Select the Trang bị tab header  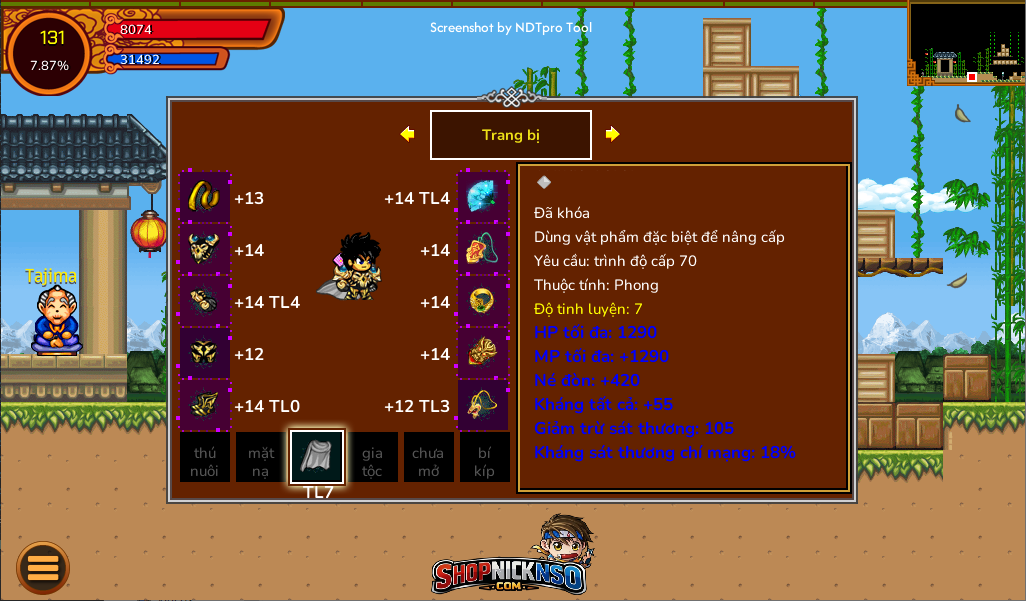tap(510, 135)
